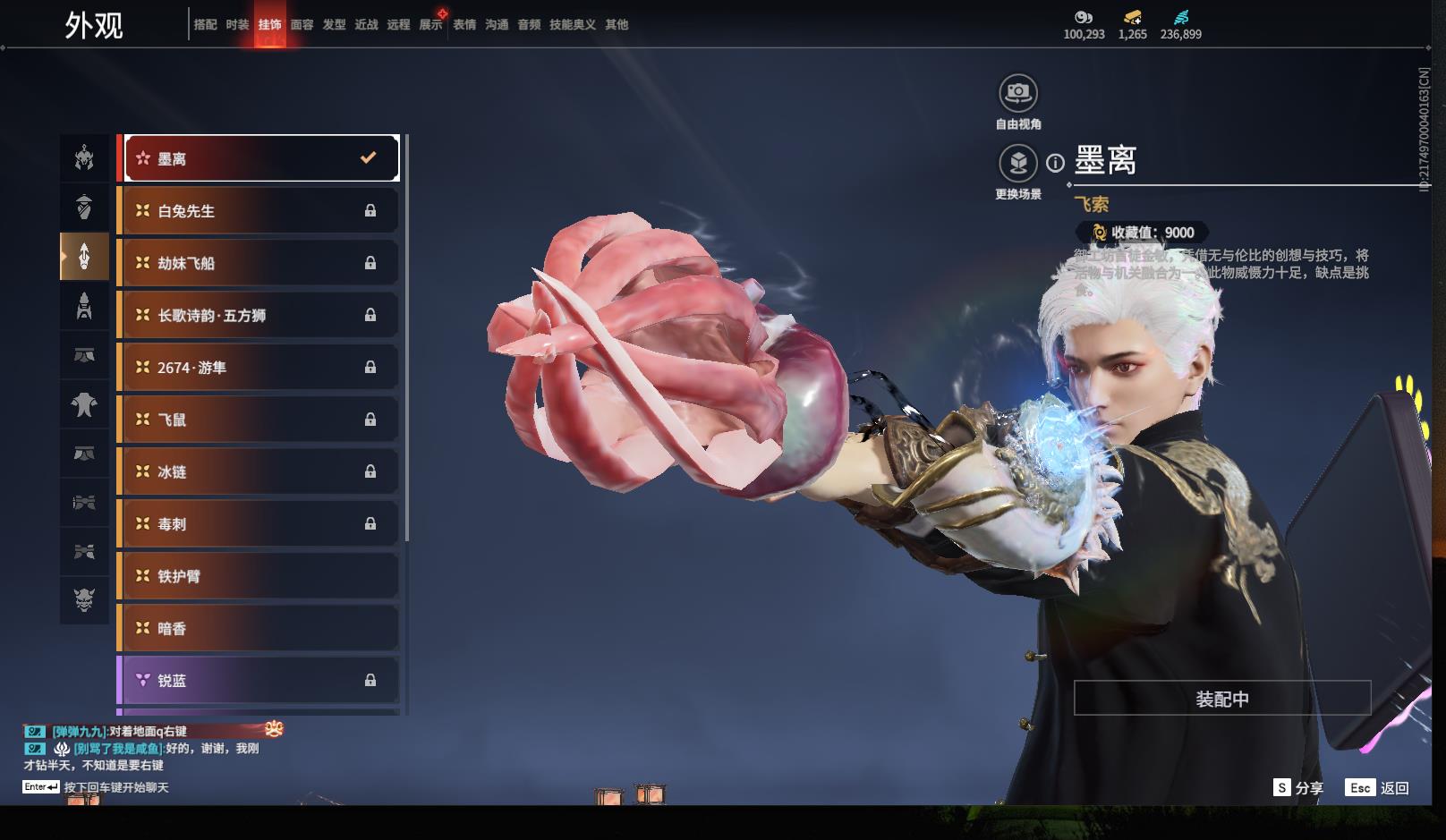This screenshot has width=1446, height=840.
Task: Select the 铁护臂 item
Action: pyautogui.click(x=259, y=576)
